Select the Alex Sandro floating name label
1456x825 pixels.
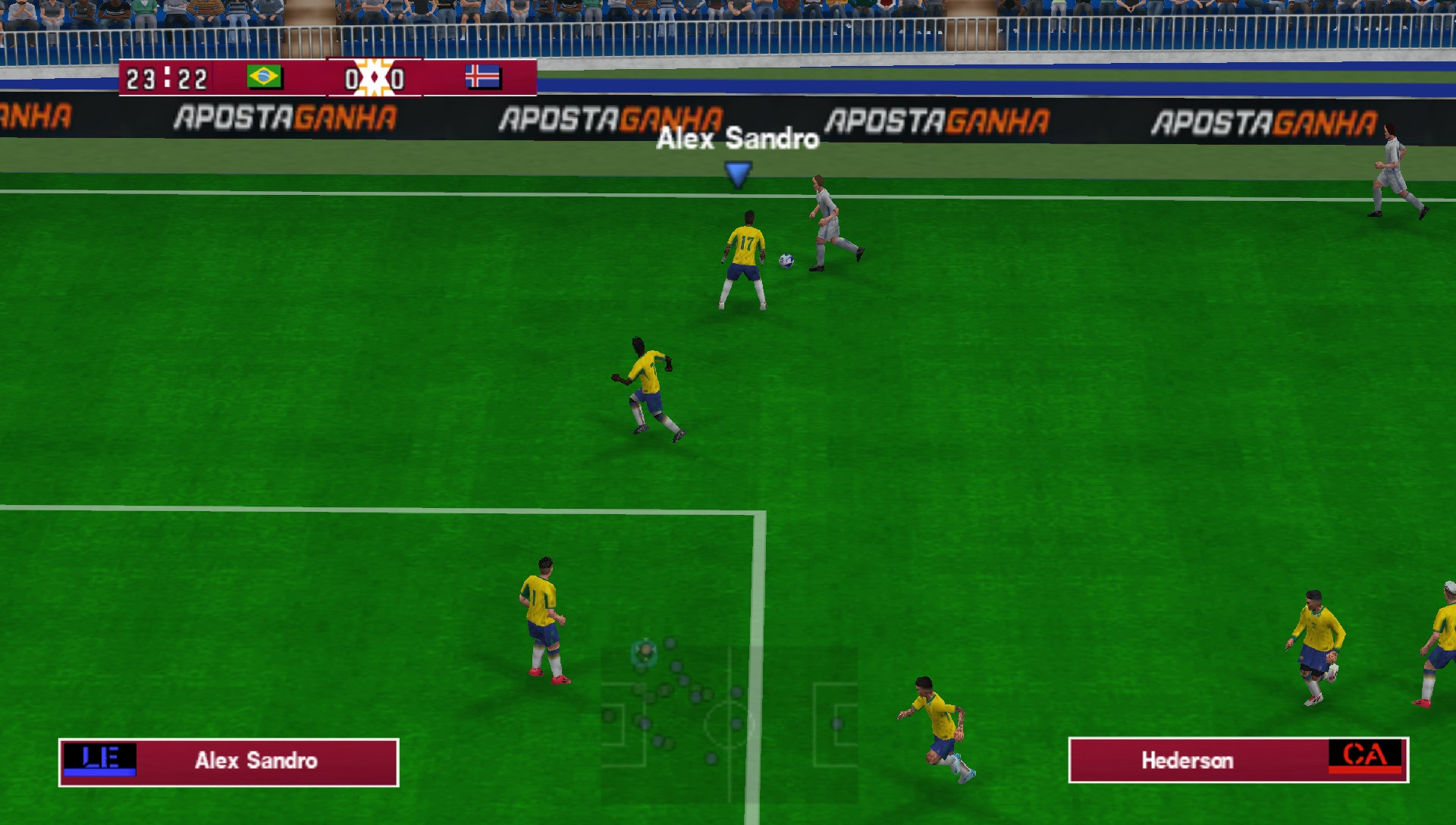click(738, 140)
